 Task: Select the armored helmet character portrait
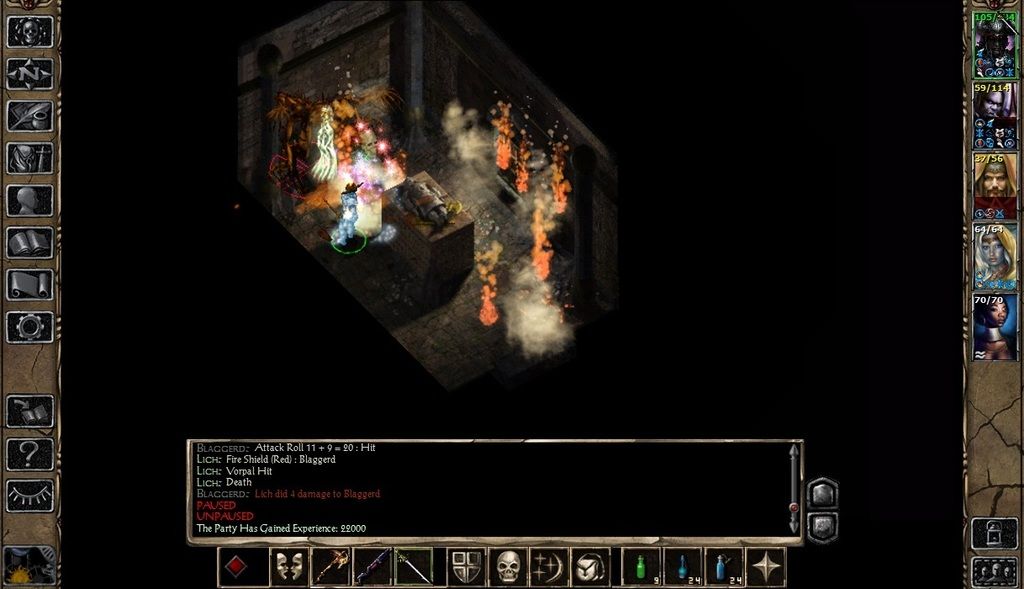point(995,47)
